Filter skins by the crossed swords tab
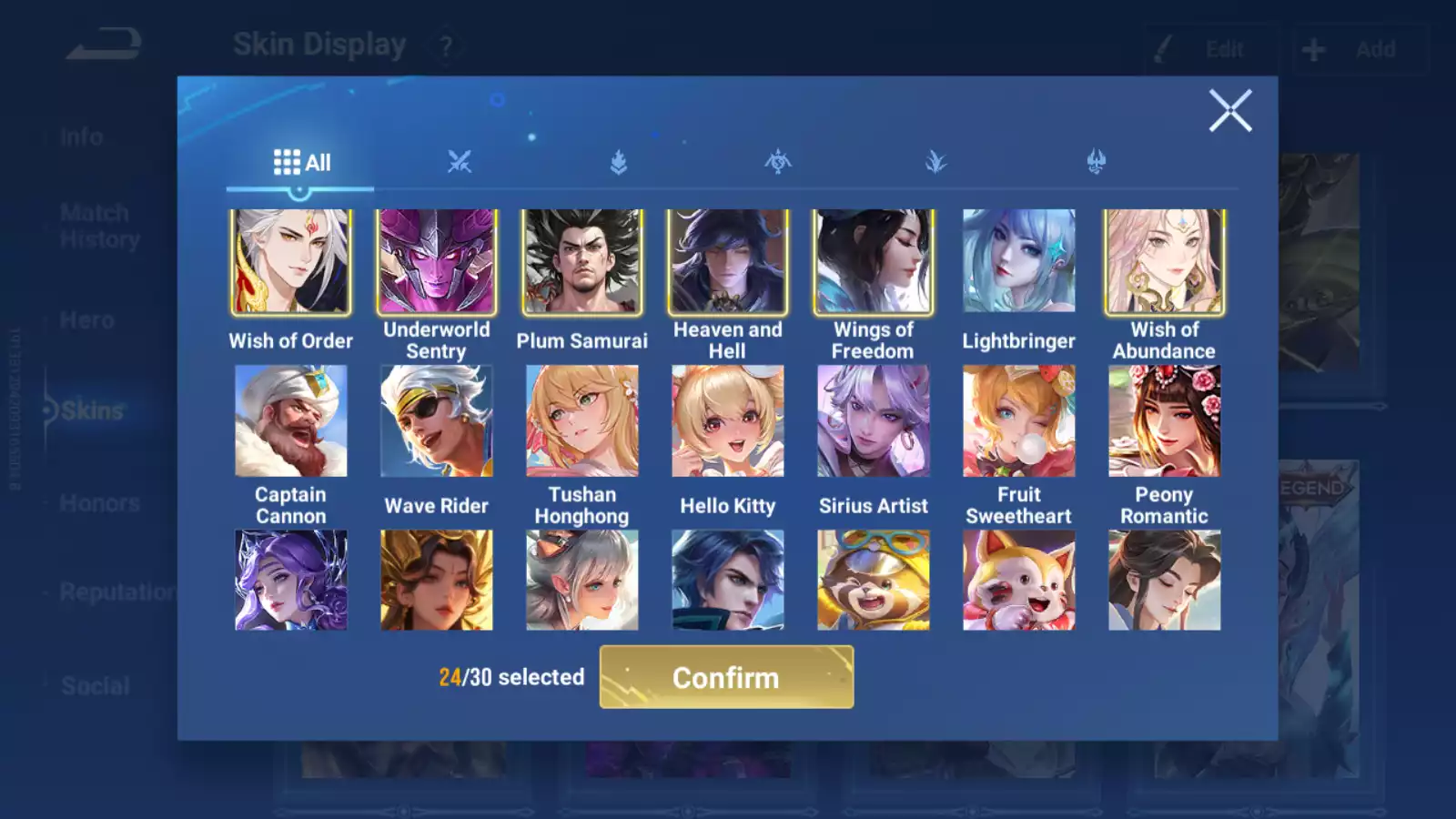 click(x=460, y=163)
